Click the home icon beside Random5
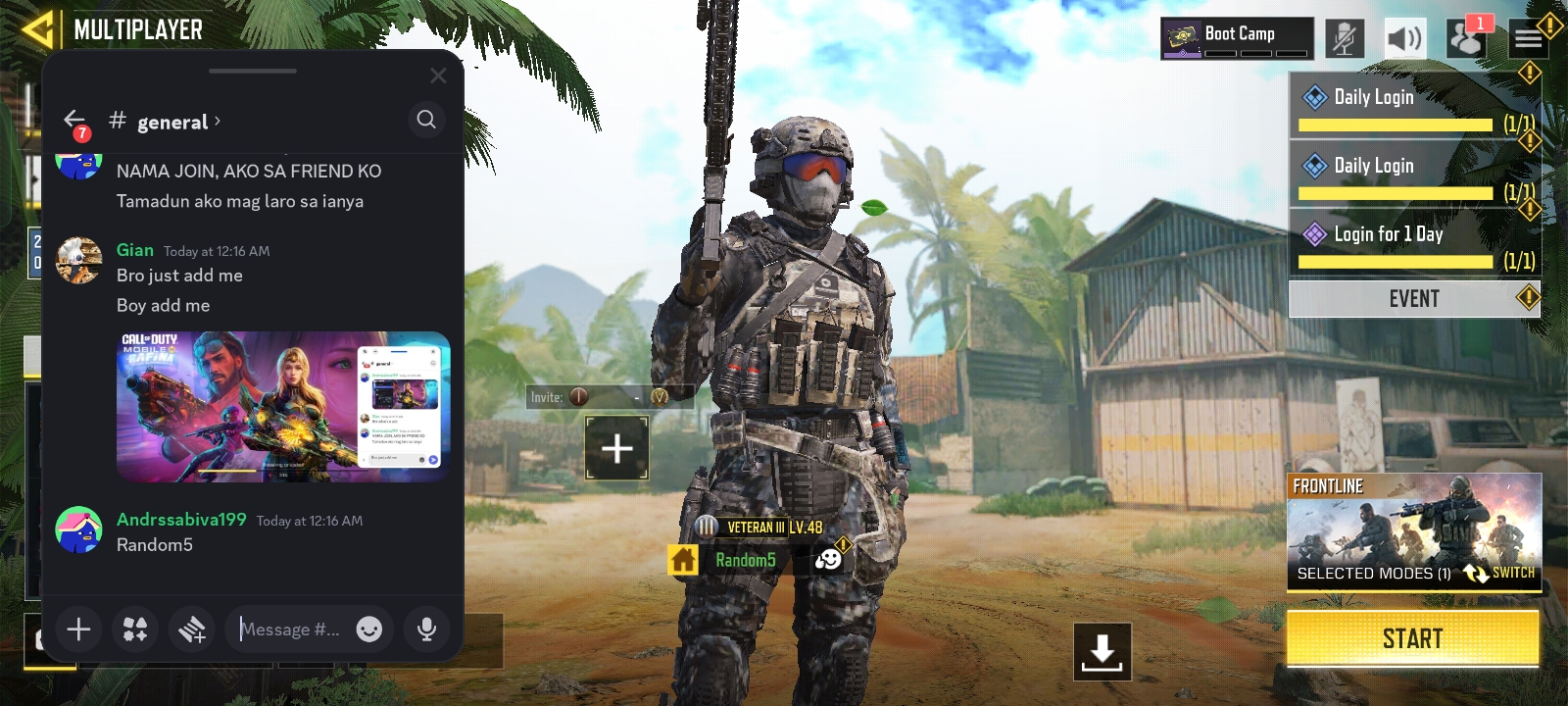This screenshot has width=1568, height=706. click(683, 560)
